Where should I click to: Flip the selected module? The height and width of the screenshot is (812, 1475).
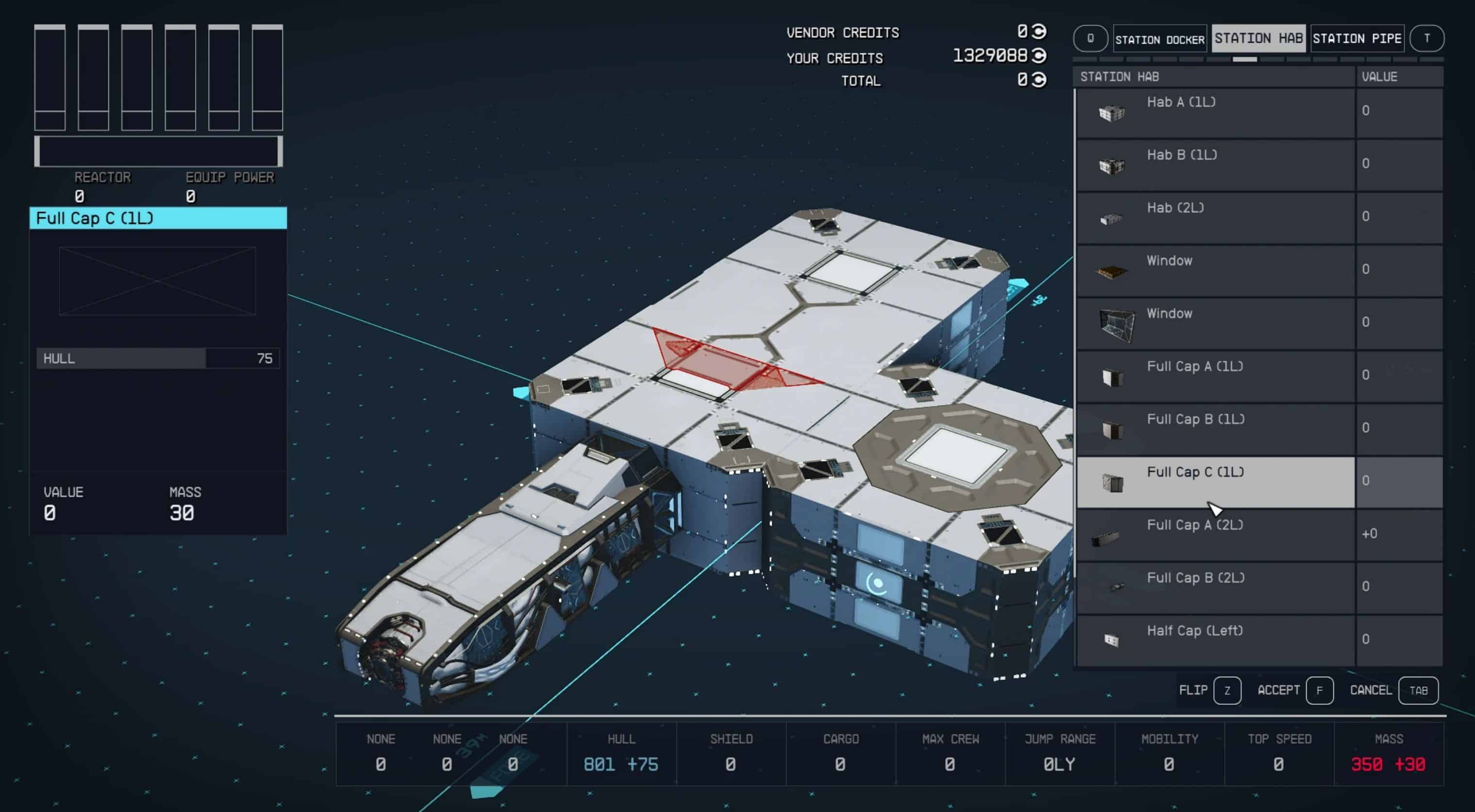[x=1226, y=690]
